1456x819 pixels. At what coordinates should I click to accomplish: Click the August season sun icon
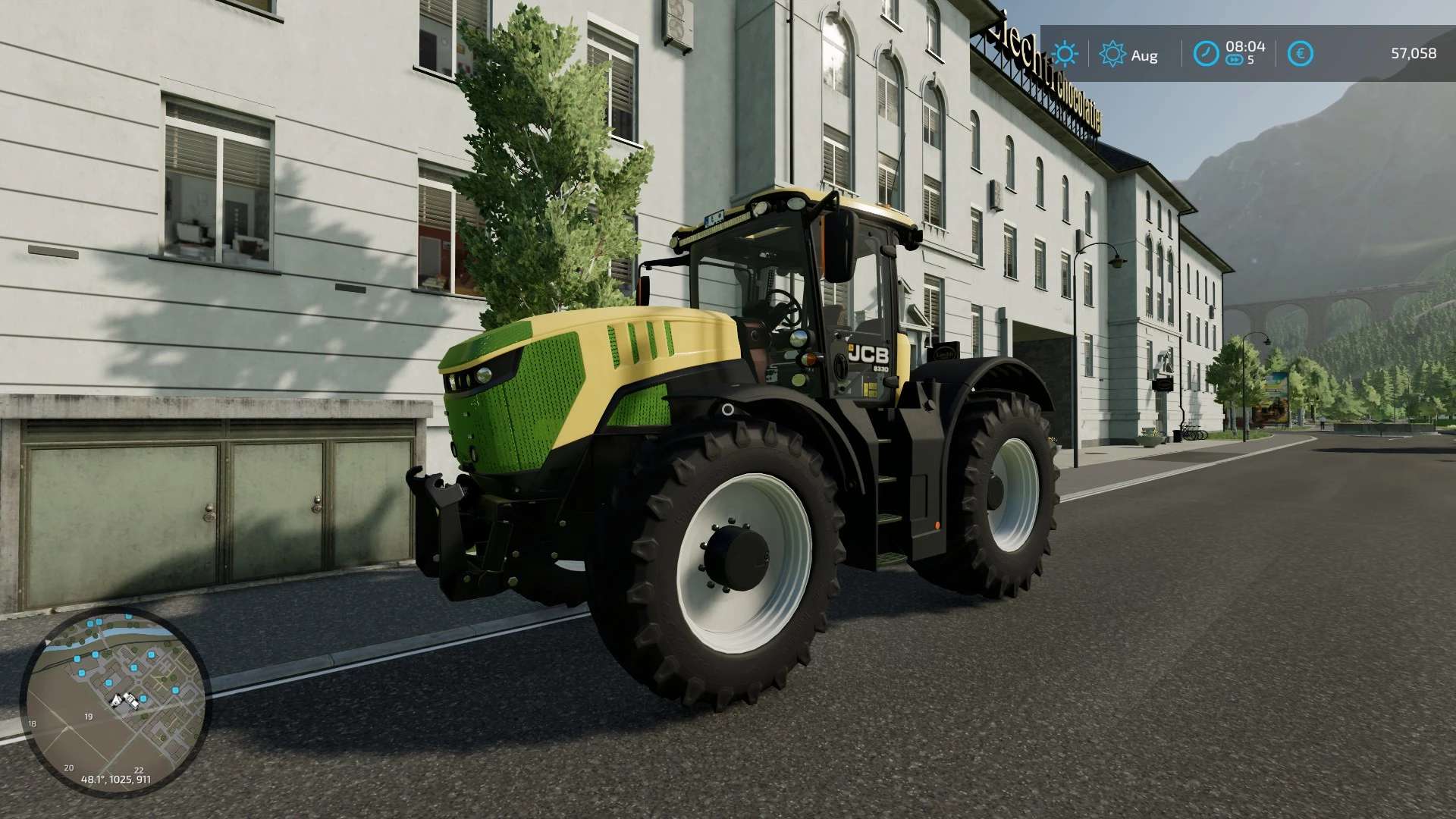pyautogui.click(x=1113, y=53)
